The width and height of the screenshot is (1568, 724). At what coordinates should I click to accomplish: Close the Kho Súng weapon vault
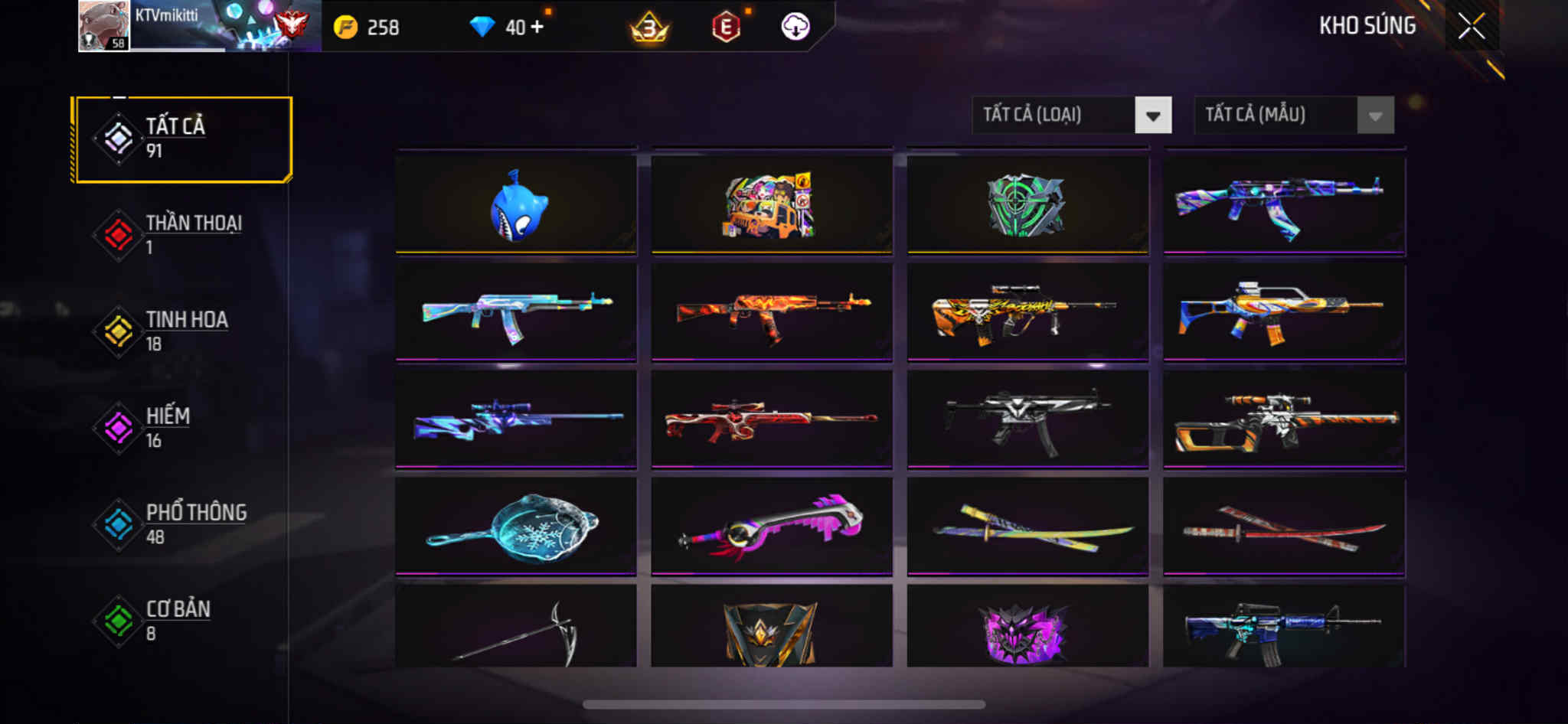[1471, 27]
